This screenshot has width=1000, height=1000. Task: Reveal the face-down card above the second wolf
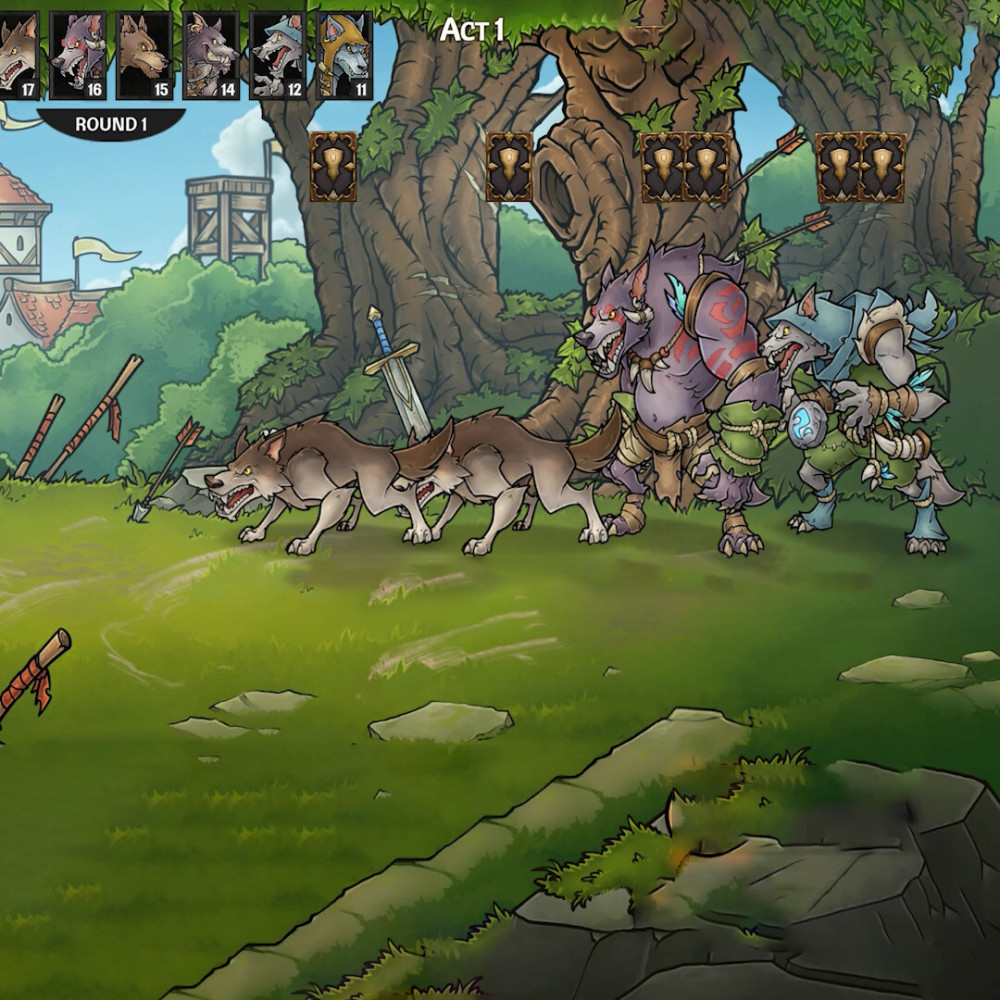[509, 167]
